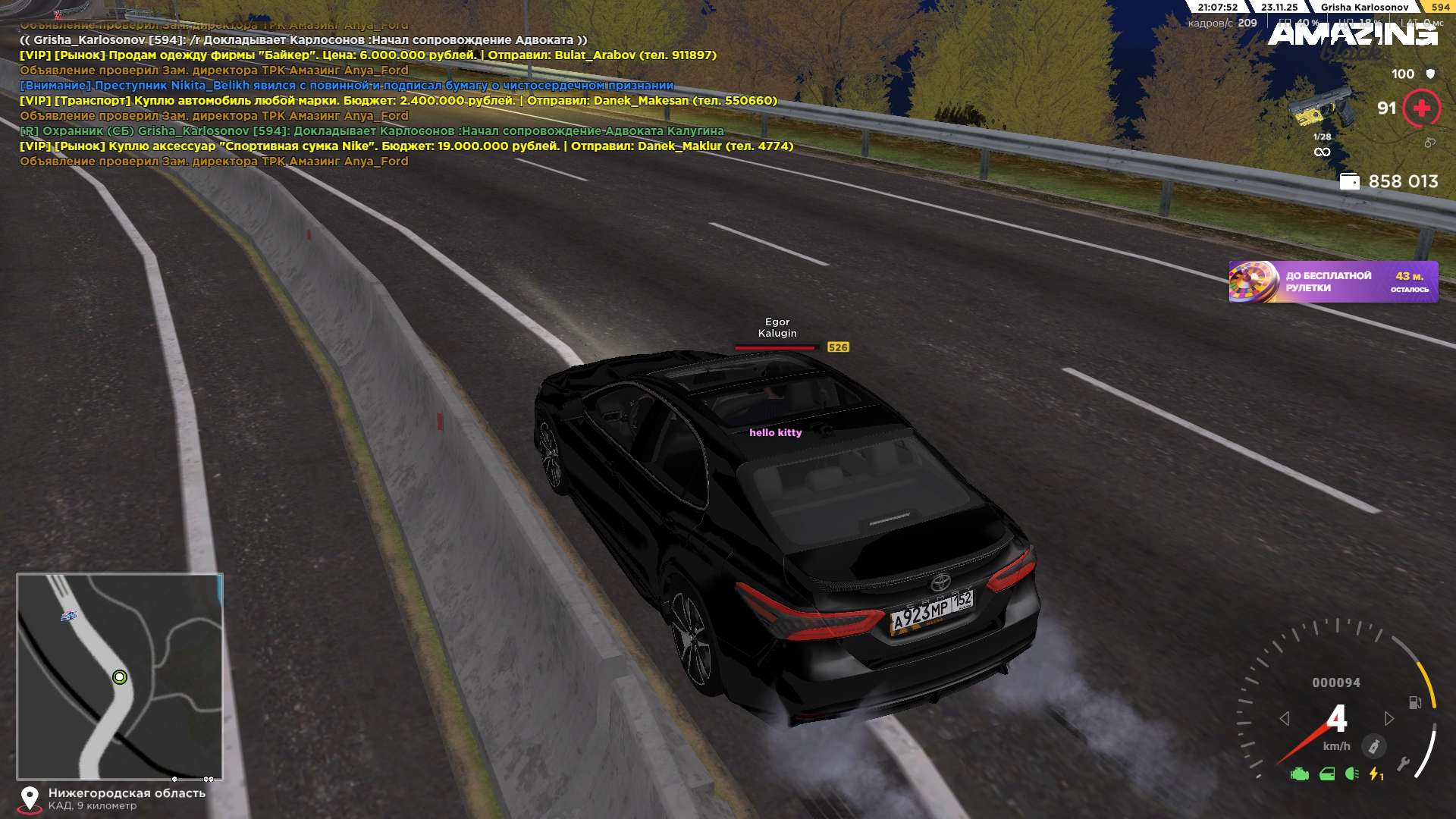
Task: Click the red health cross icon
Action: click(1422, 108)
